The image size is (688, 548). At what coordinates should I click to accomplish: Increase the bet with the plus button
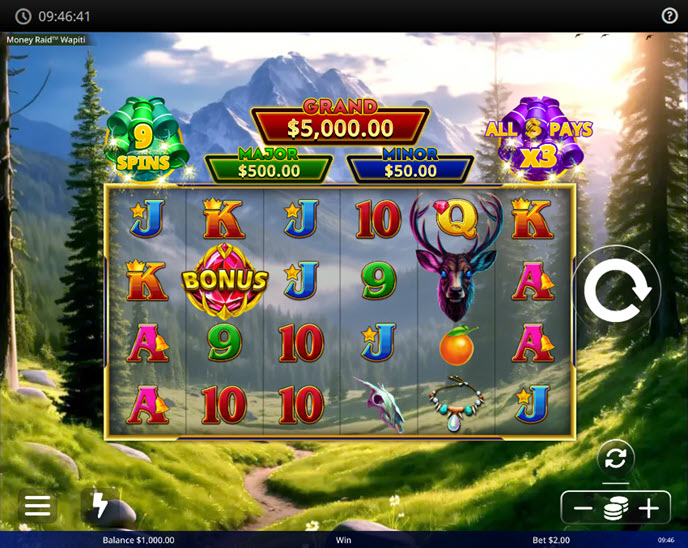coord(649,508)
